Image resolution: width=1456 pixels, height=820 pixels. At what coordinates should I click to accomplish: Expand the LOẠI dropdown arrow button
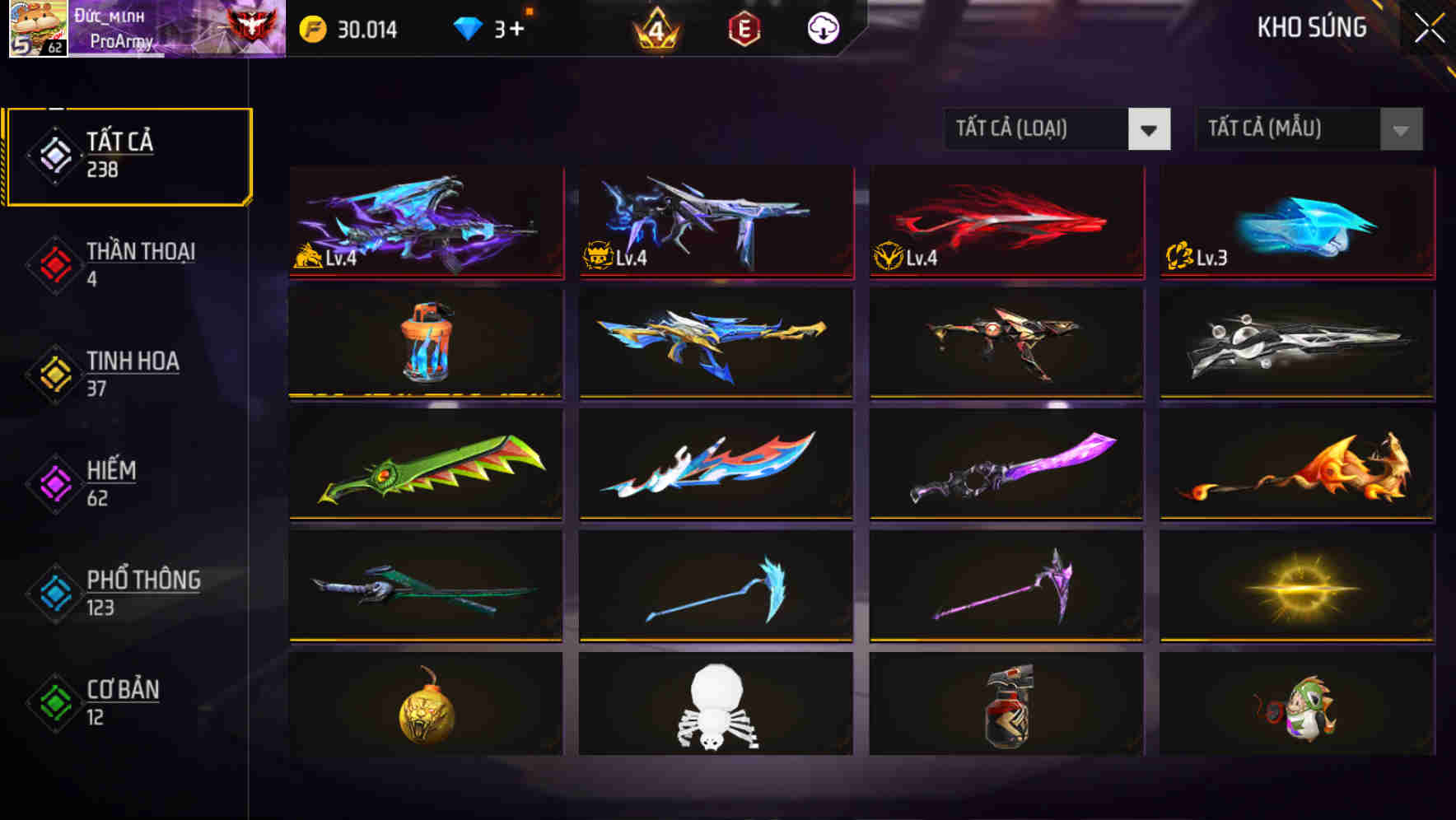tap(1150, 129)
